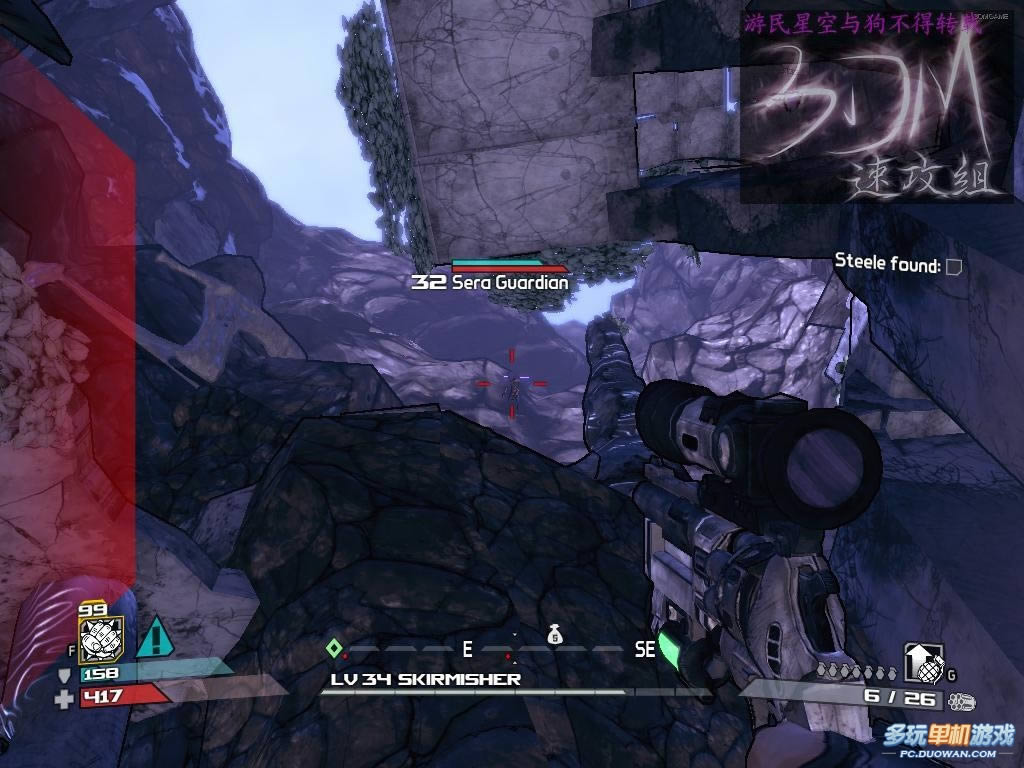
Task: Open the "Steele found" objective tracker
Action: click(897, 265)
